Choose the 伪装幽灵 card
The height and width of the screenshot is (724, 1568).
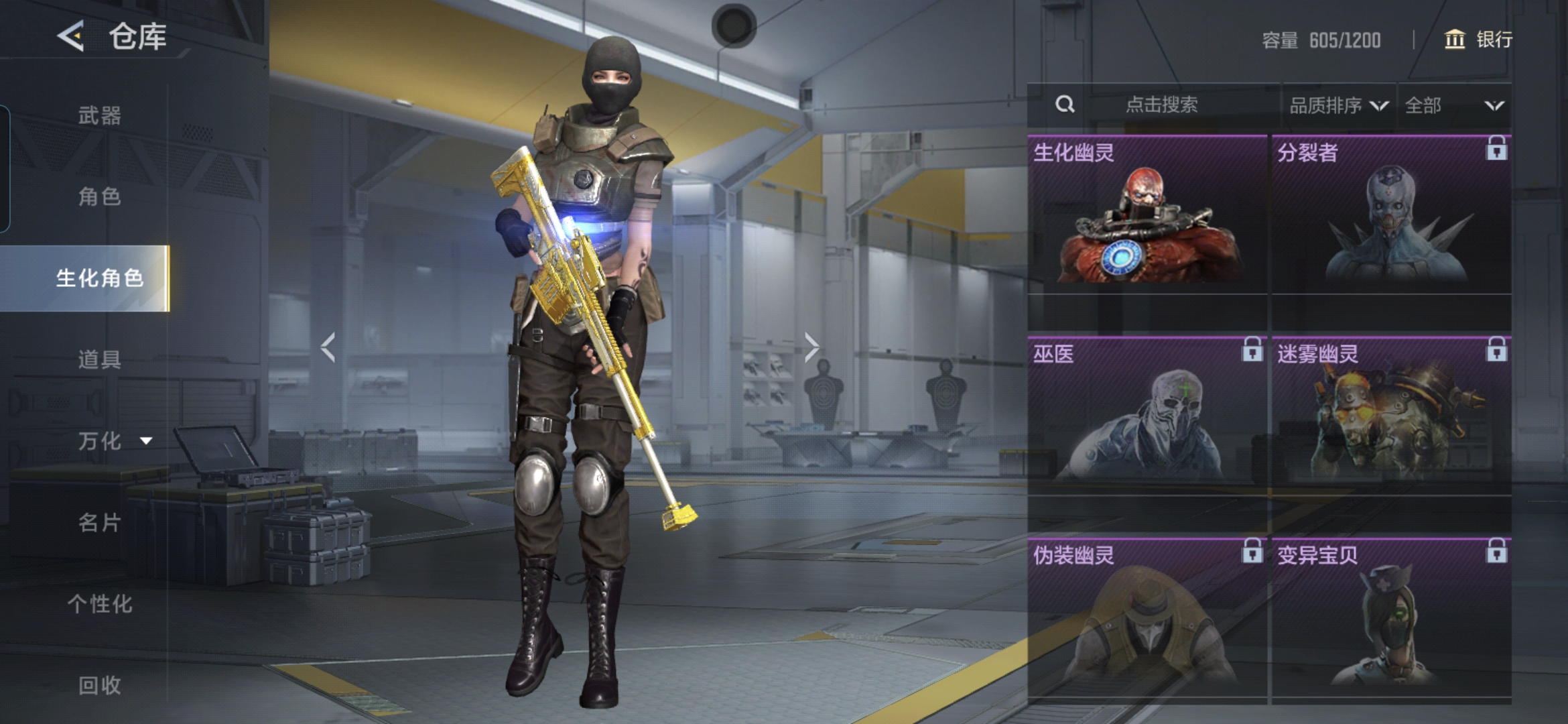pos(1147,618)
